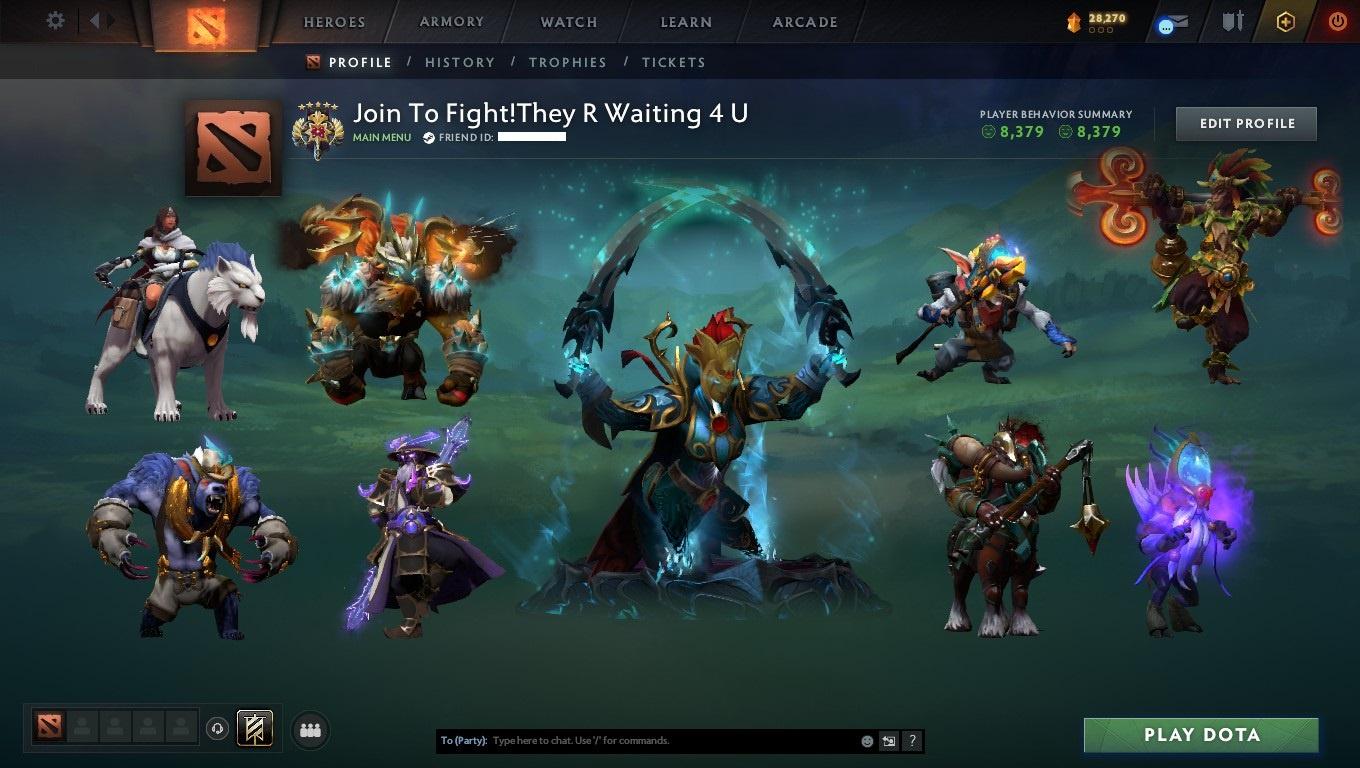Open the settings gear icon
The image size is (1360, 768).
coord(55,20)
